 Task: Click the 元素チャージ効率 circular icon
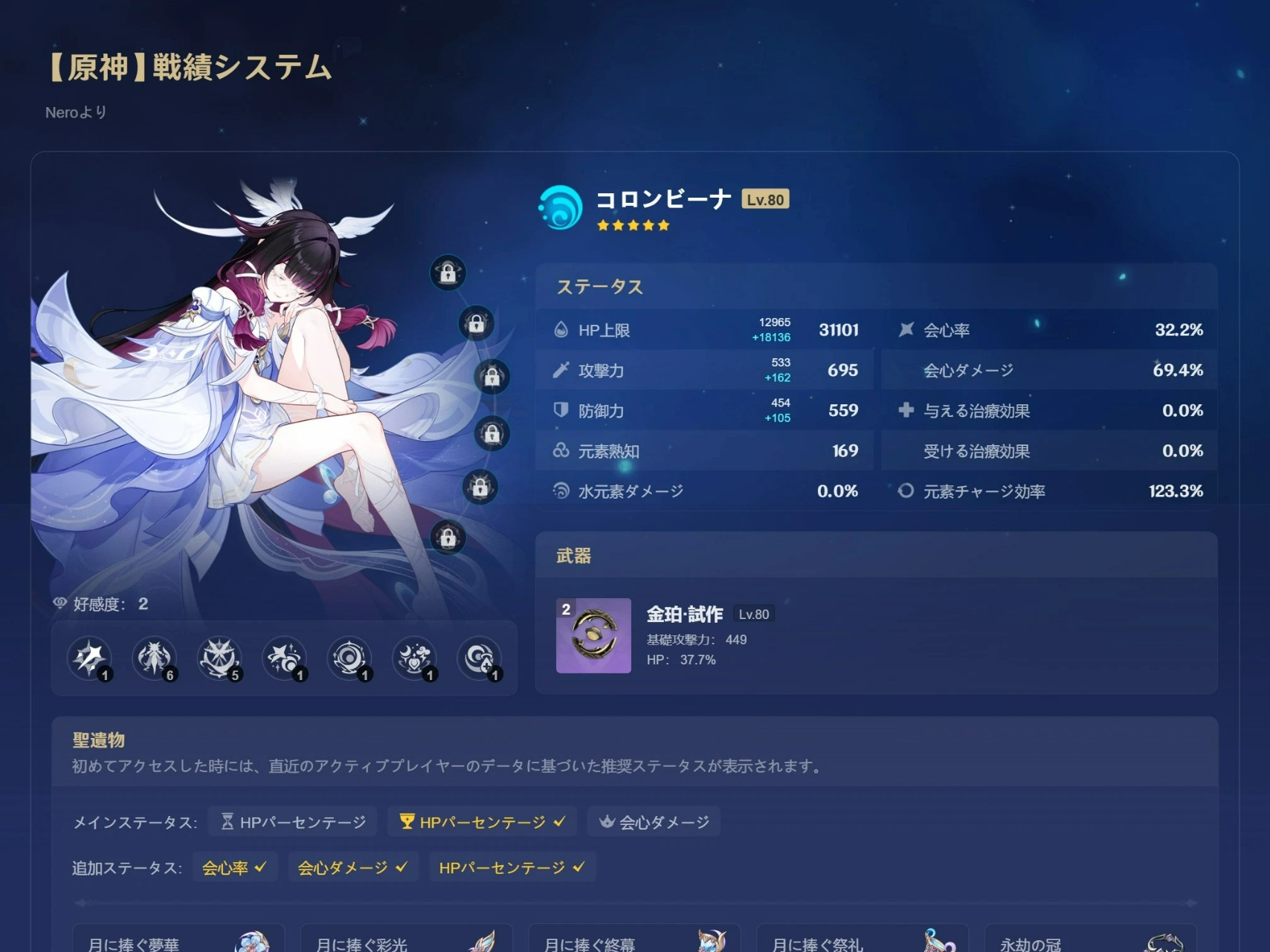coord(906,490)
